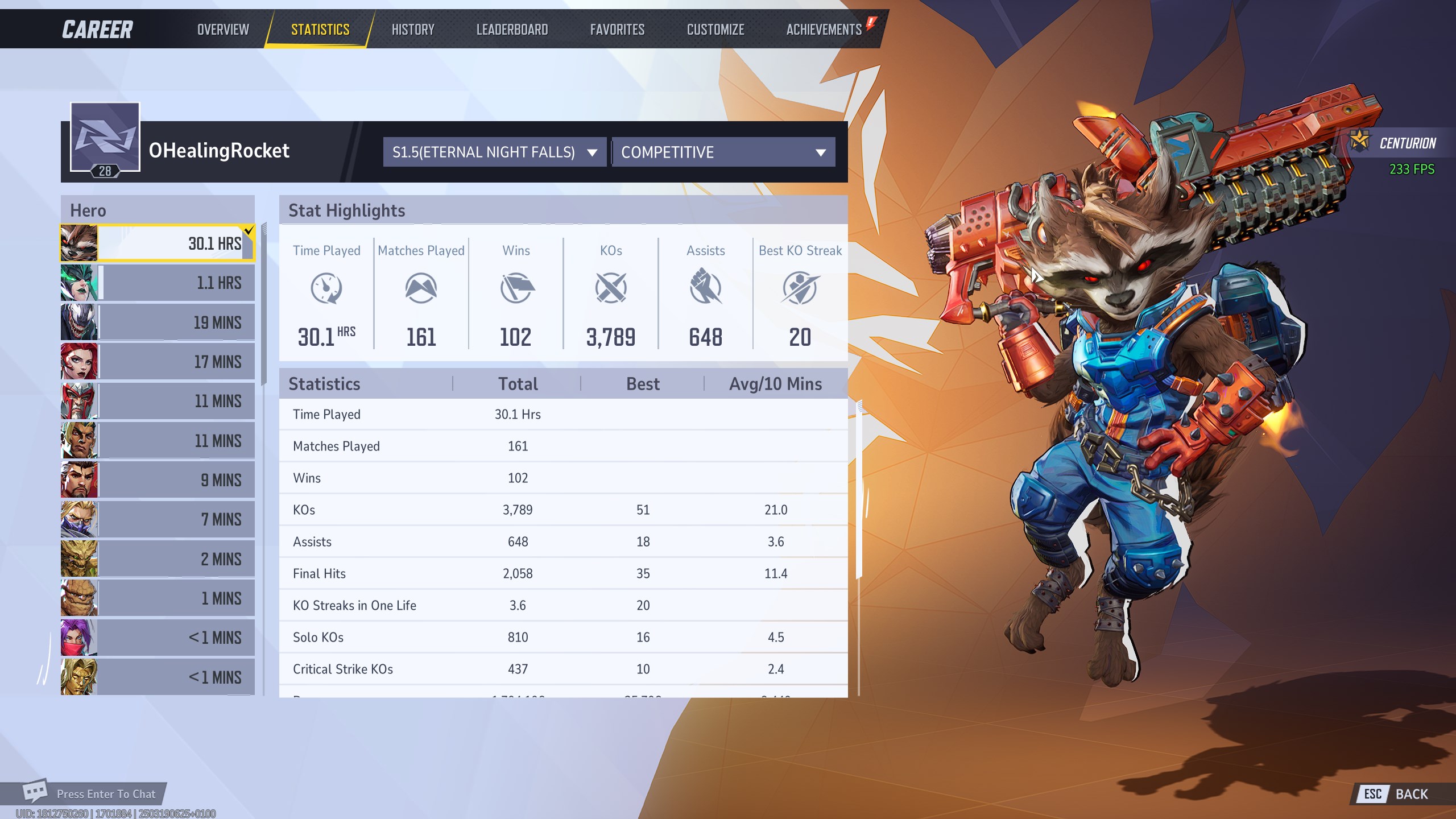The image size is (1456, 819).
Task: Click the player avatar with level 28
Action: click(105, 138)
